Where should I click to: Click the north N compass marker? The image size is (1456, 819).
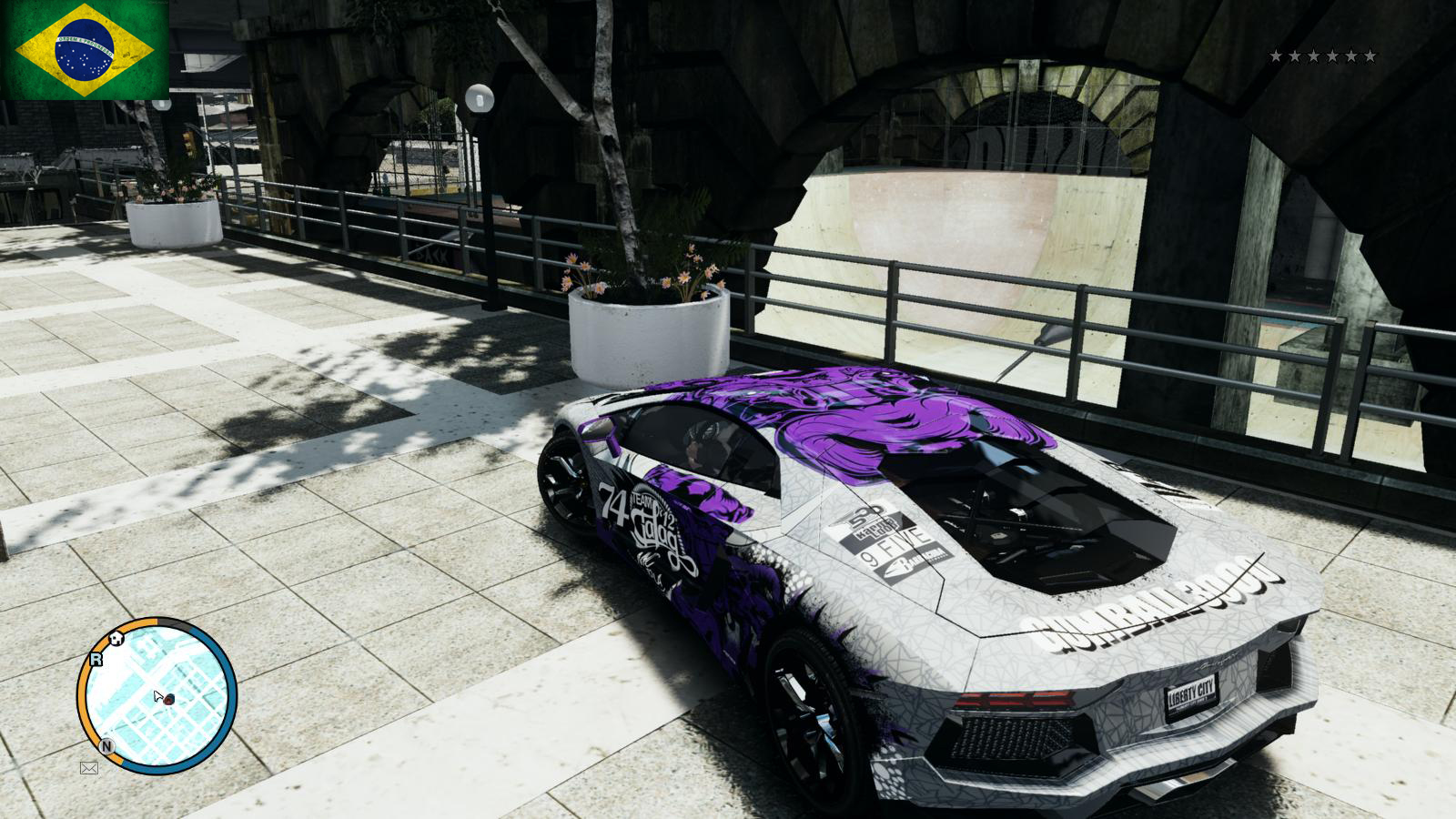pyautogui.click(x=106, y=746)
